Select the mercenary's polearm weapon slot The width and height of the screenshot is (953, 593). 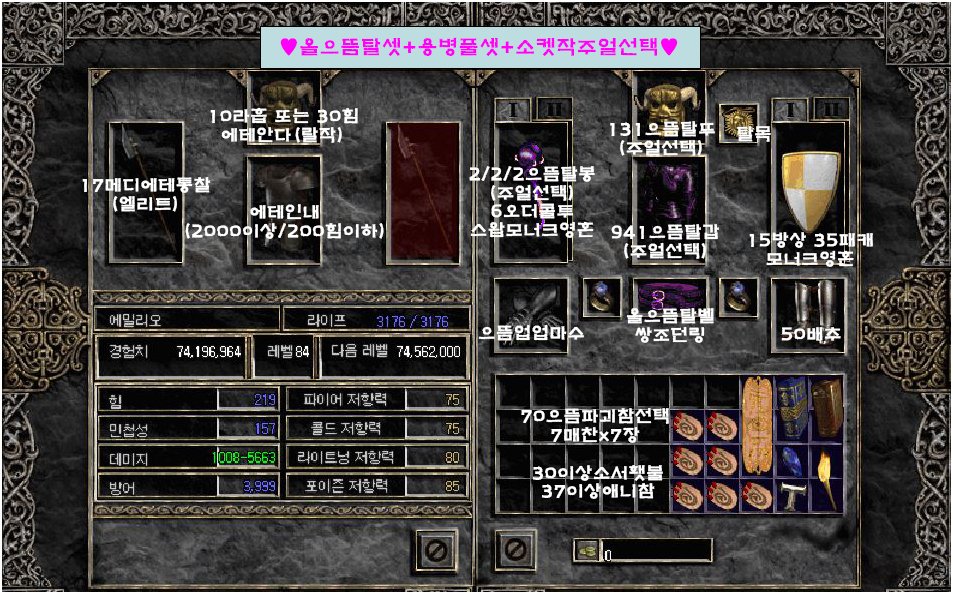click(145, 190)
